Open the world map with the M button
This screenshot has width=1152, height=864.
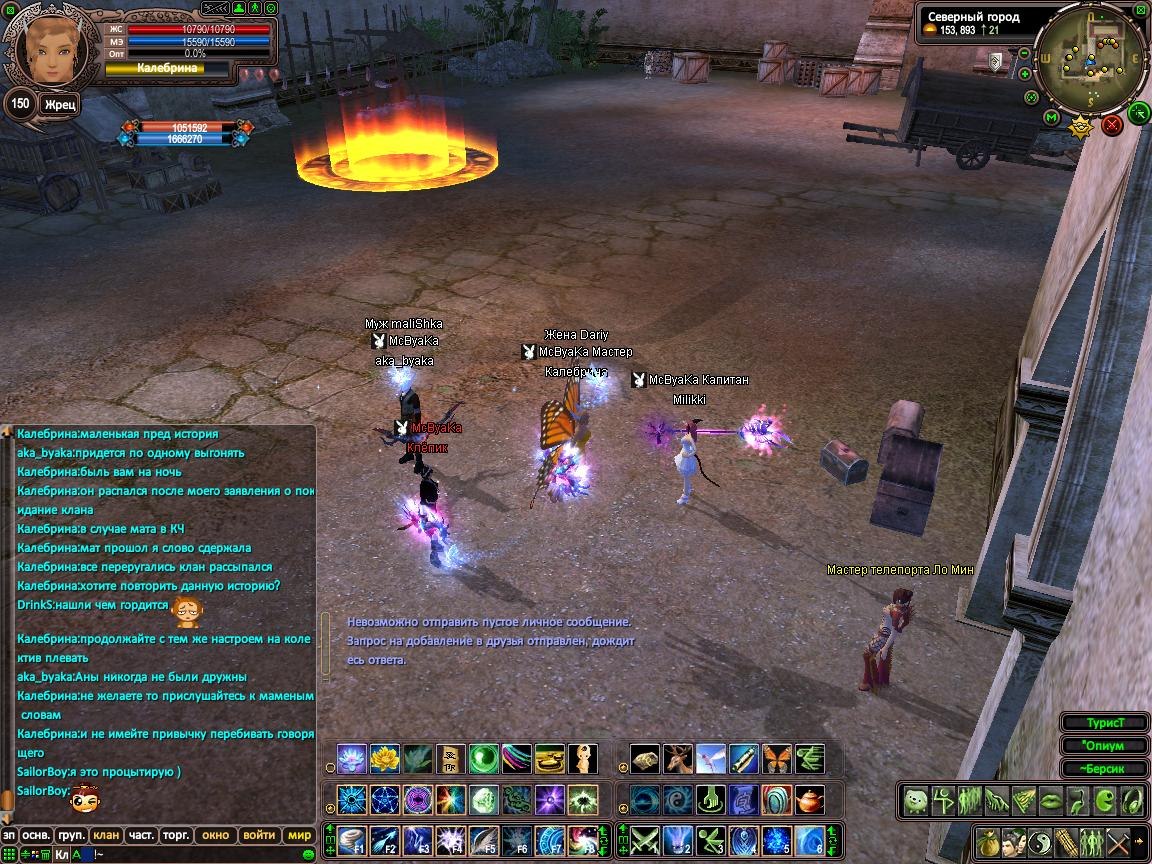(1051, 118)
